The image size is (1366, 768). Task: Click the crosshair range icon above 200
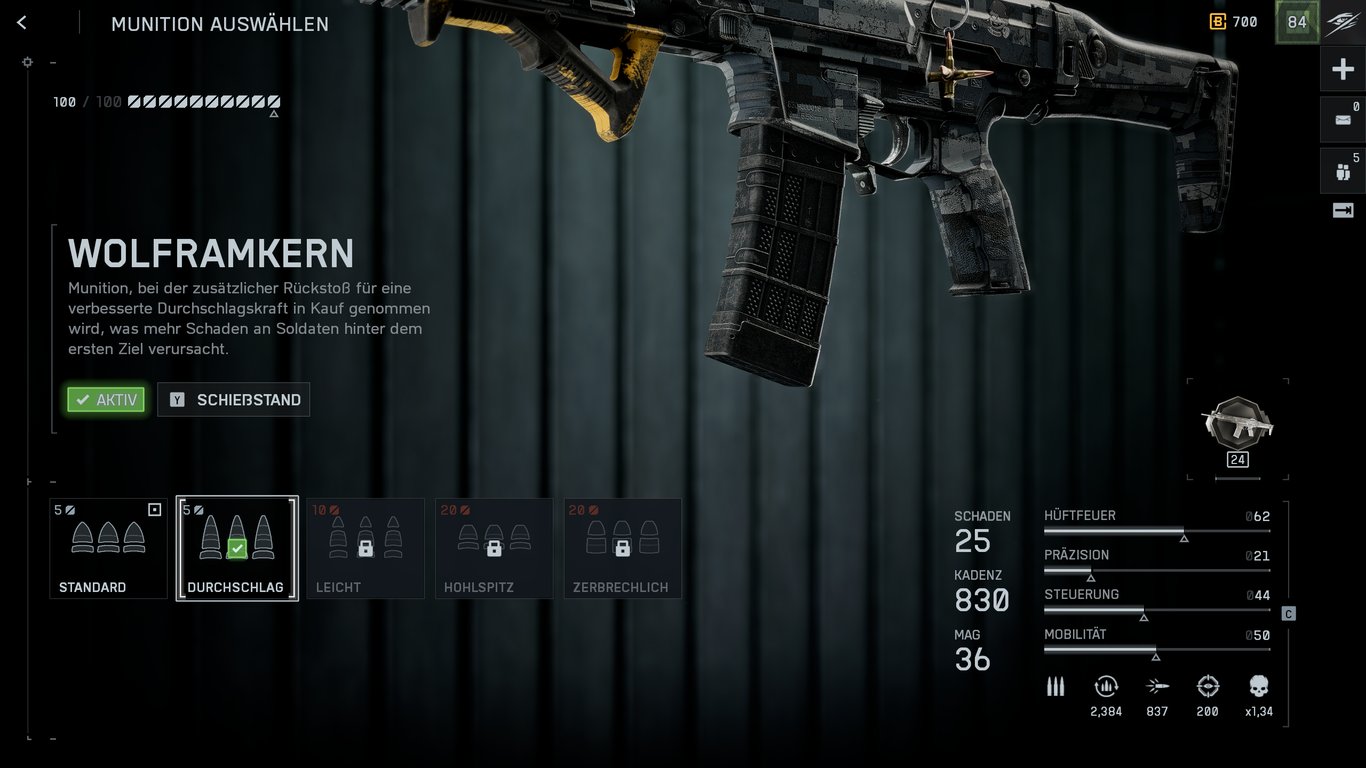pyautogui.click(x=1207, y=687)
